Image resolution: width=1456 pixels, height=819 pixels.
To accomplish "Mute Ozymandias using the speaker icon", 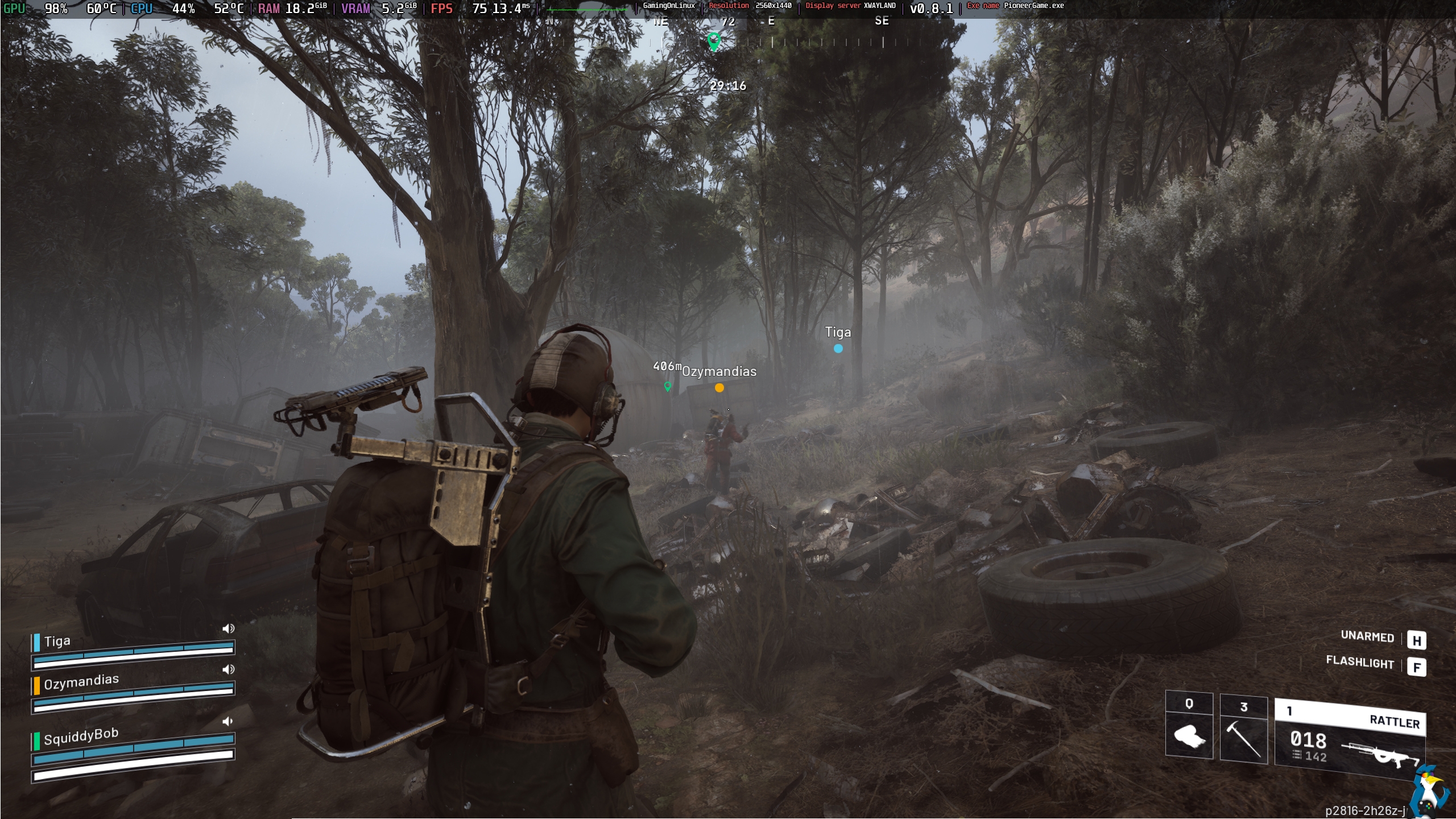I will pos(228,669).
